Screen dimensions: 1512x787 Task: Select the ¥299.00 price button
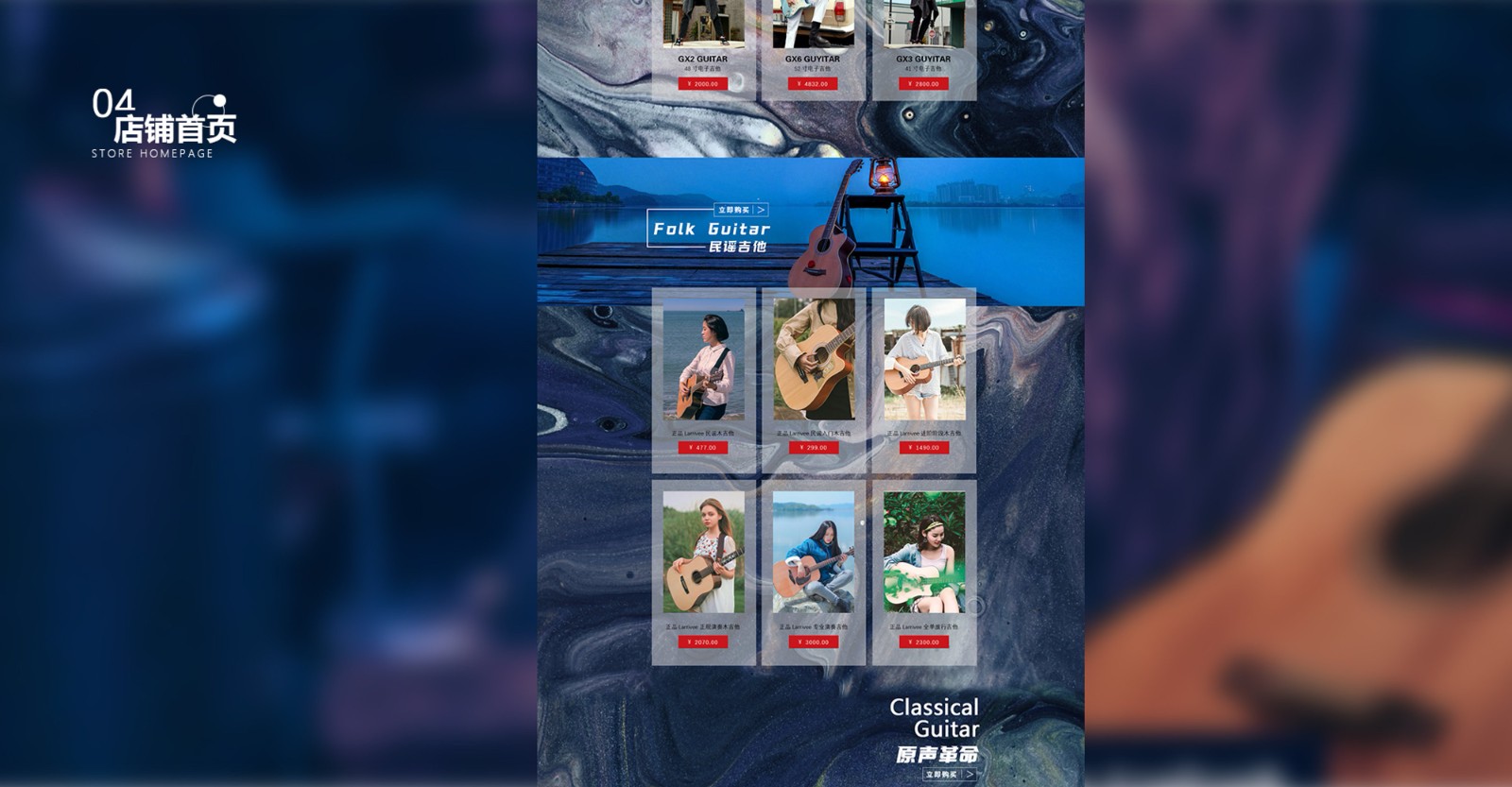pos(814,448)
